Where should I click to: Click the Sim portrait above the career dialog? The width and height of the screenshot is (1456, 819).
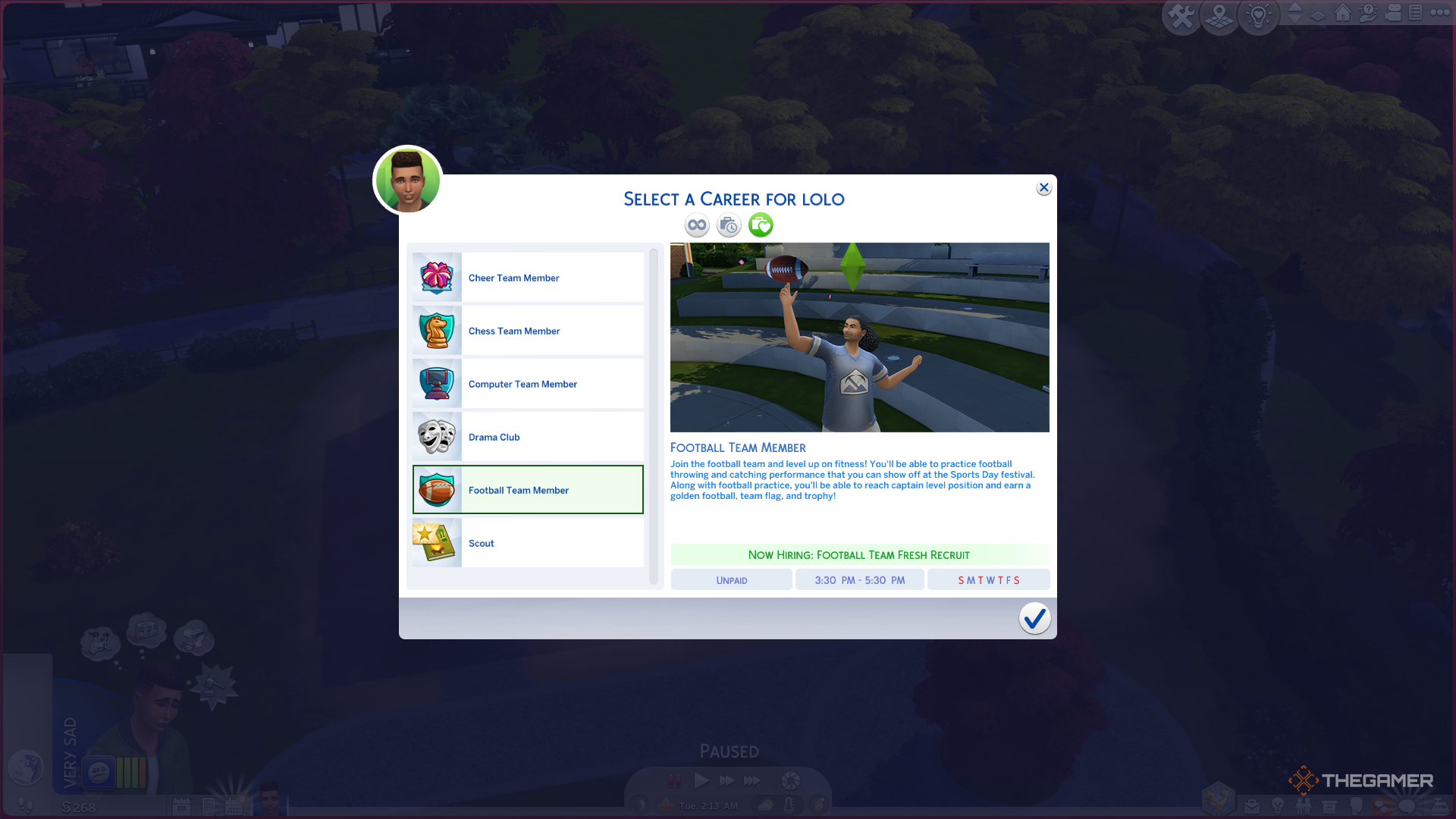407,180
